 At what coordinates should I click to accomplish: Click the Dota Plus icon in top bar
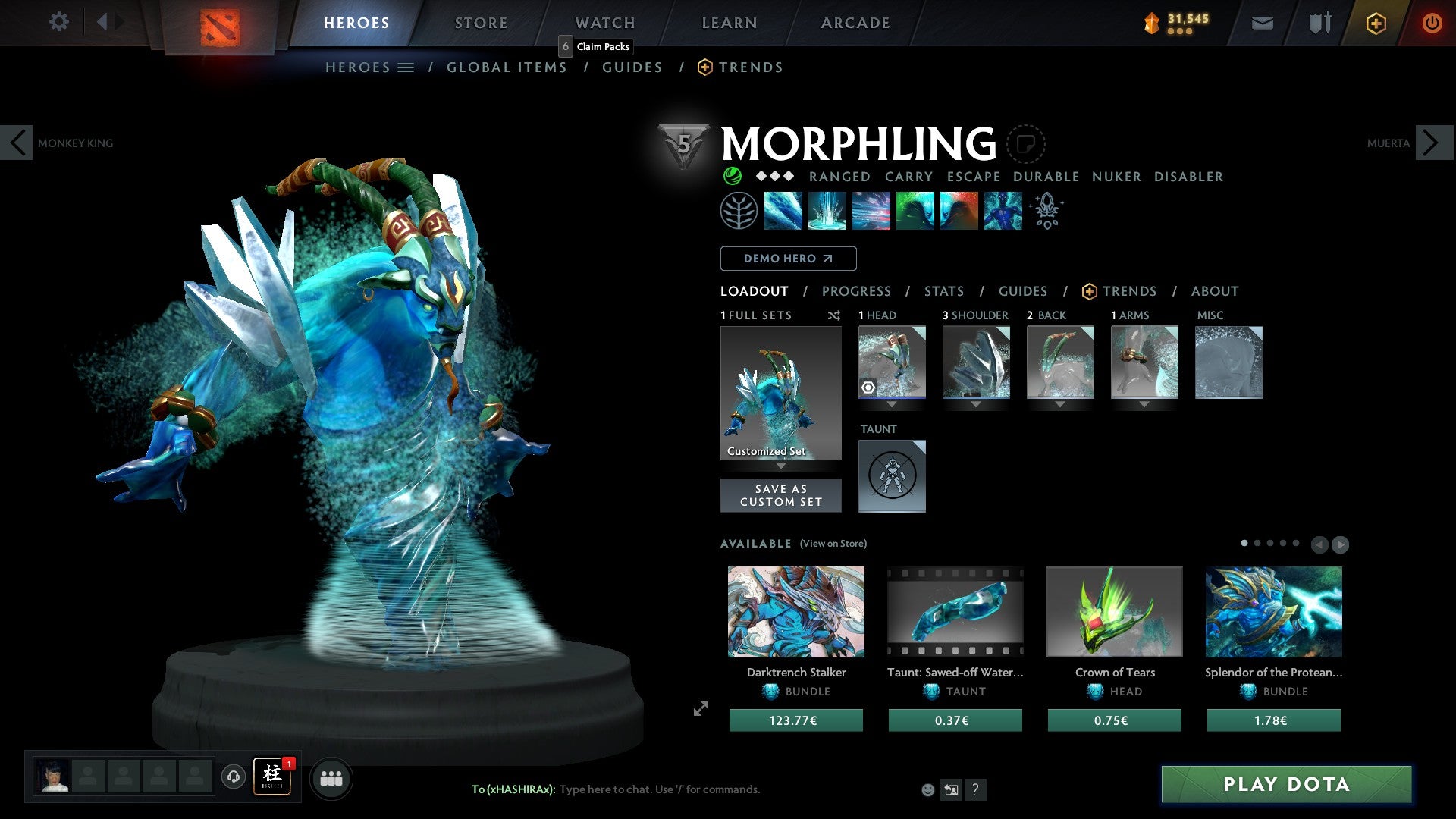(x=1376, y=23)
